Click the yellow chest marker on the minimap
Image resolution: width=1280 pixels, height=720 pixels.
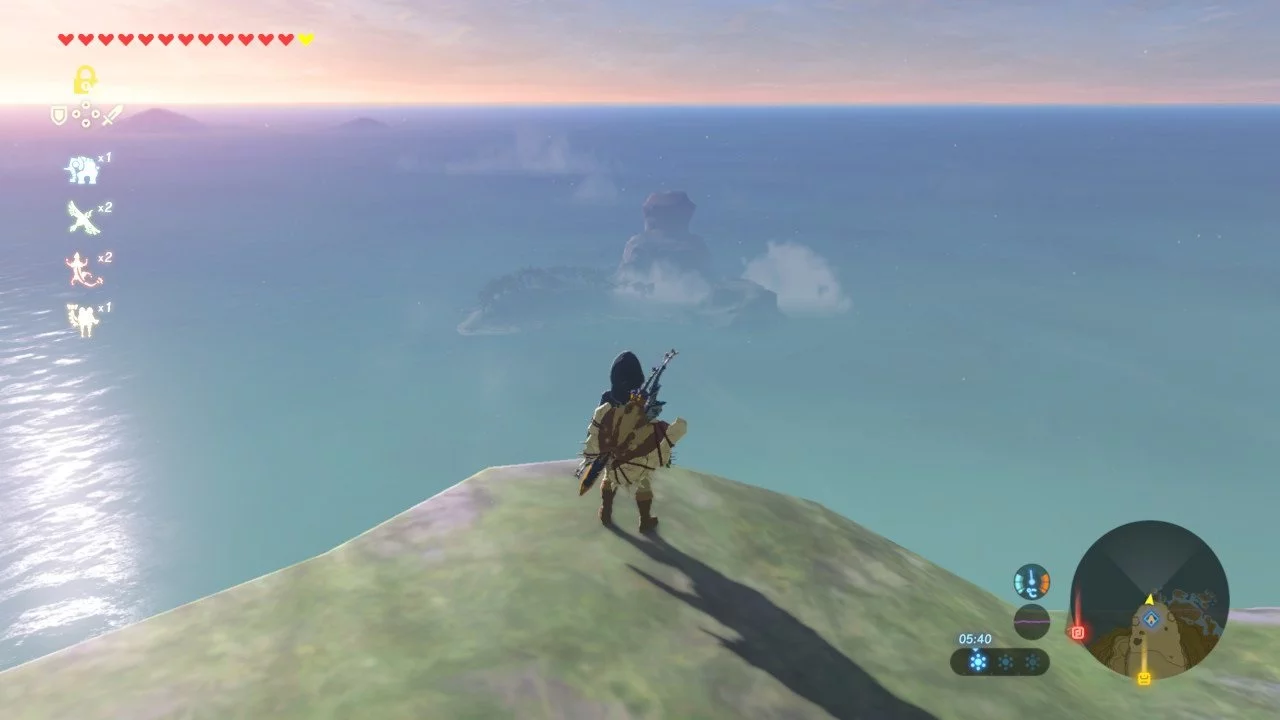(1144, 677)
